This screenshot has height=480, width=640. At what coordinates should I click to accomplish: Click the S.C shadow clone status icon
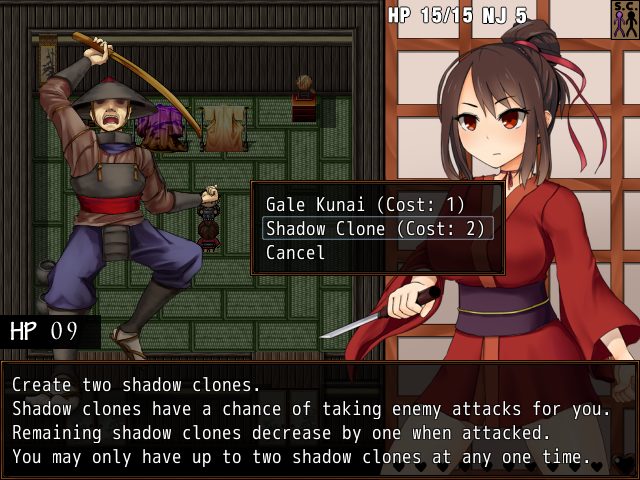[x=625, y=19]
